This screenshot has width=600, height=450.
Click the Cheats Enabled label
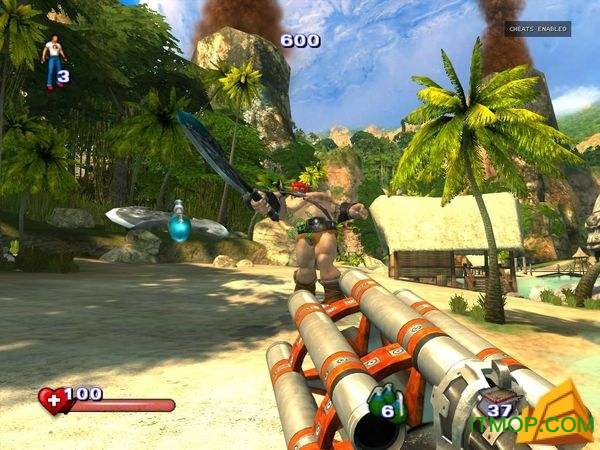537,29
